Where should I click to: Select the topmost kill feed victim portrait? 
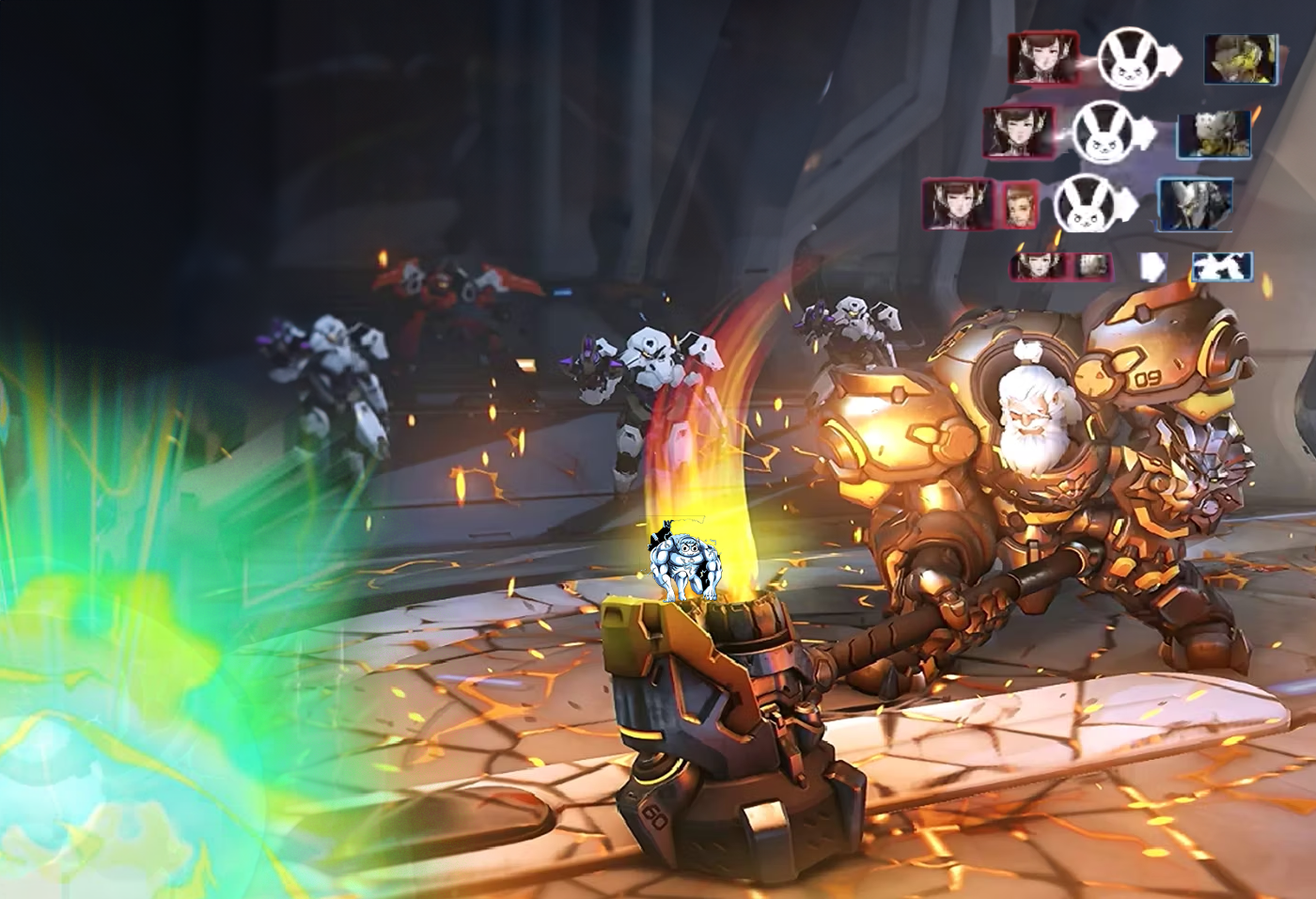tap(1241, 58)
